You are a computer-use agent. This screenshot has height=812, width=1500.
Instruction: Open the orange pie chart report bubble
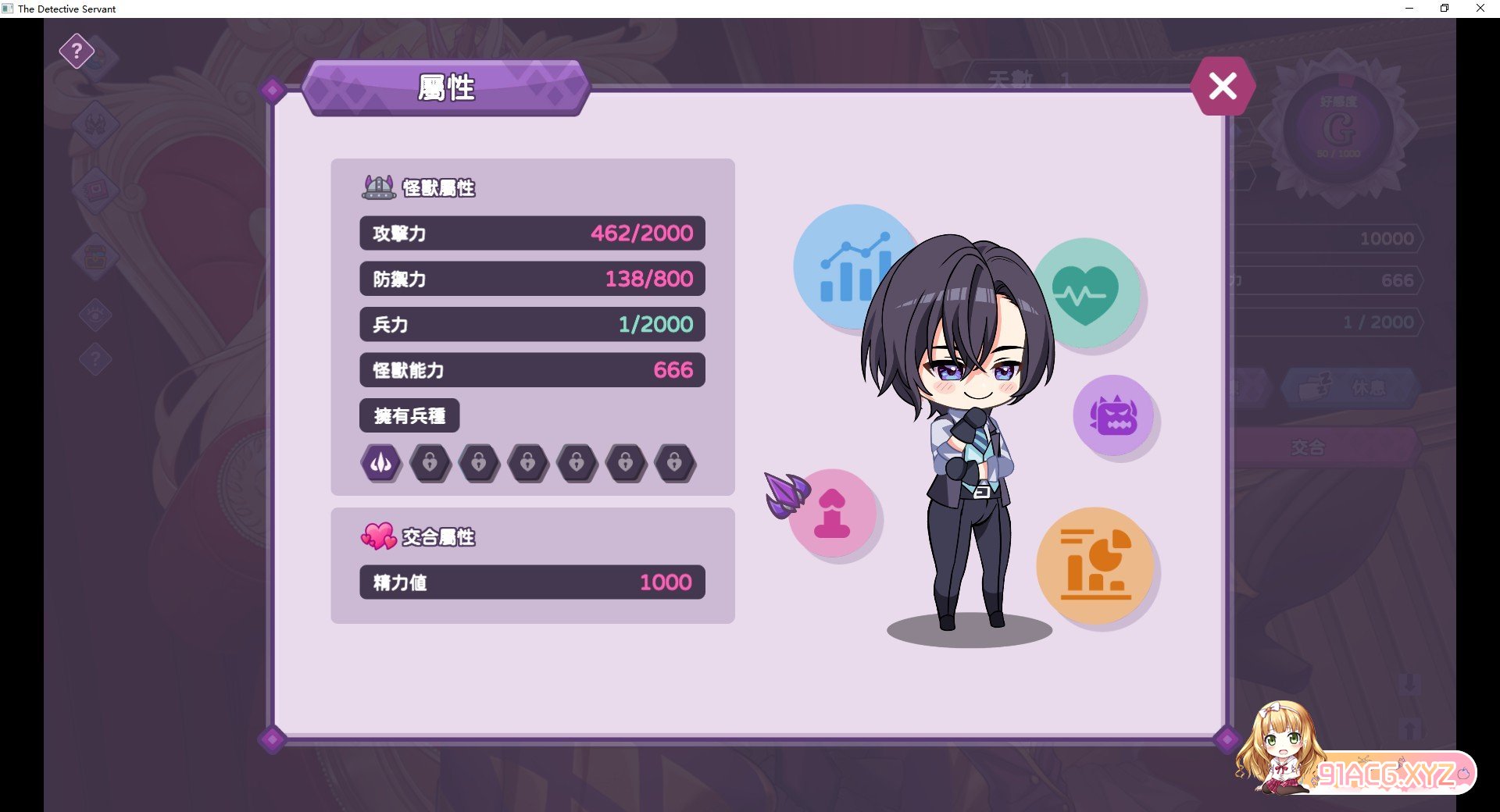tap(1095, 565)
